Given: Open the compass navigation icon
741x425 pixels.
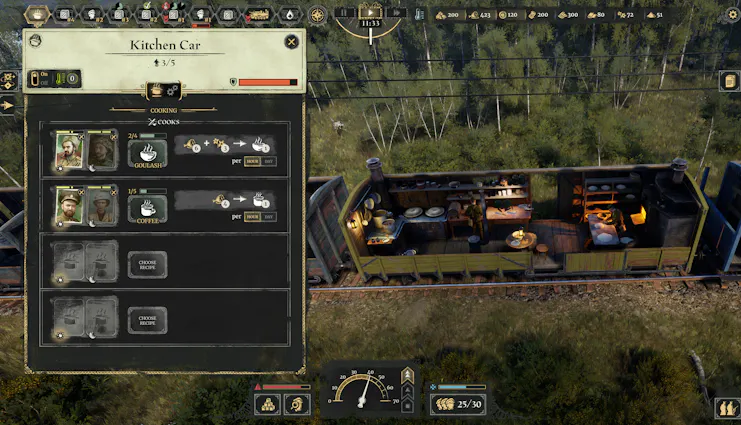Looking at the screenshot, I should [x=318, y=15].
